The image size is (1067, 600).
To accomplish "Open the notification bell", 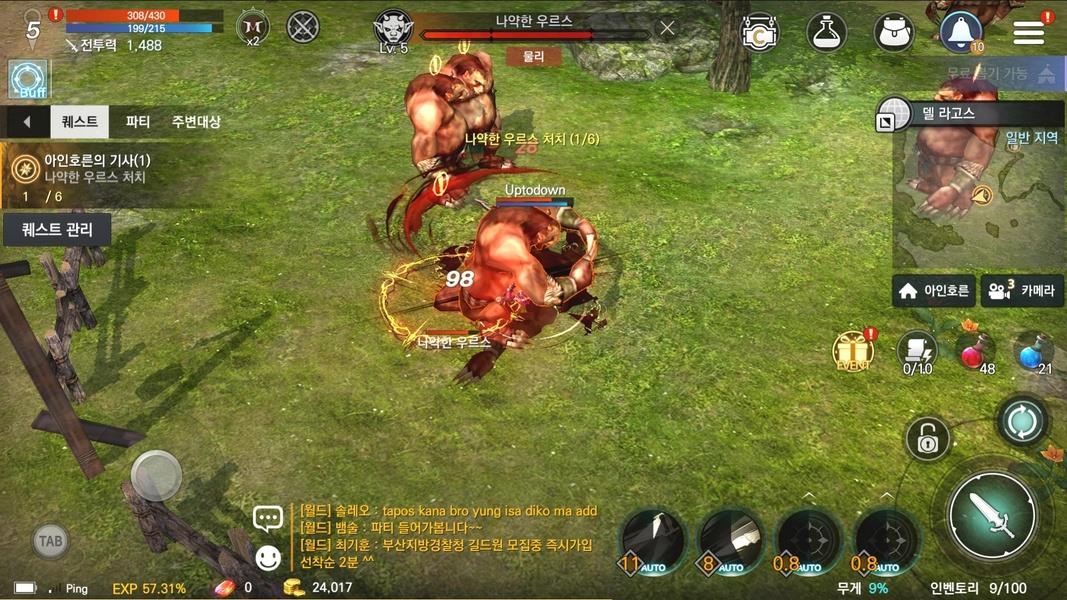I will pyautogui.click(x=961, y=32).
